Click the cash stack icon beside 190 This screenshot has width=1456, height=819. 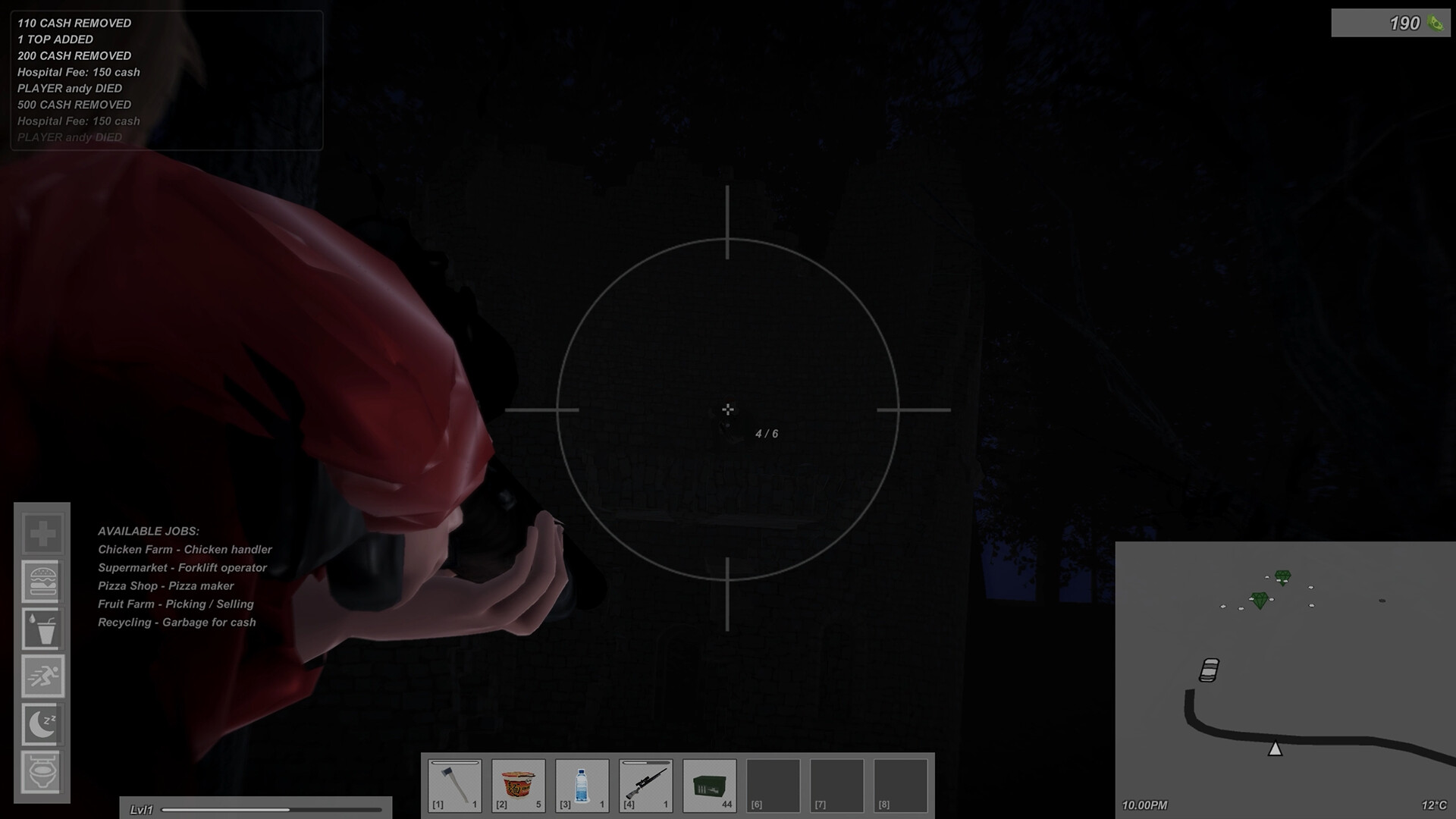point(1436,23)
